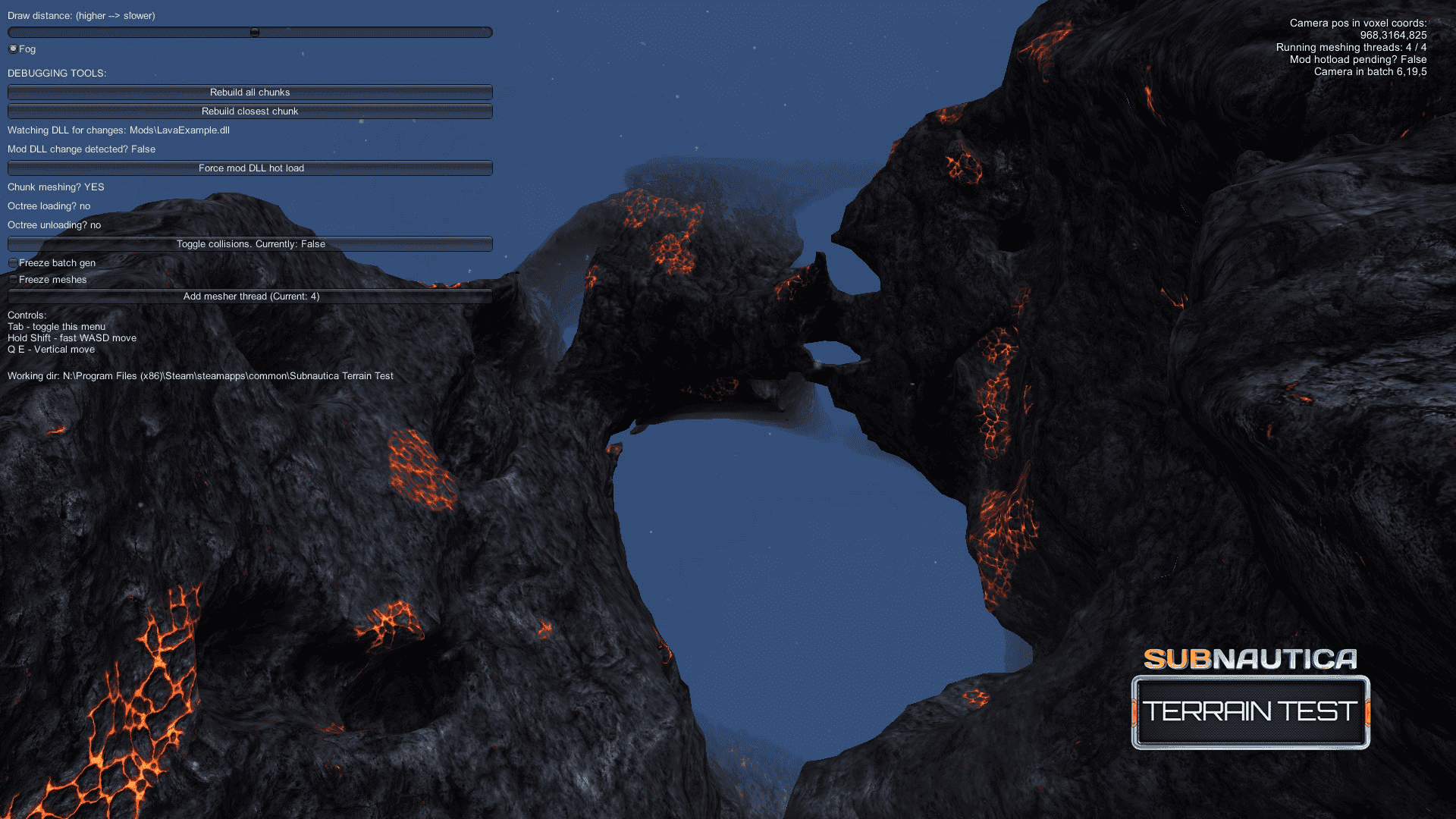Check the Freeze meshes box
Image resolution: width=1456 pixels, height=819 pixels.
pos(13,279)
